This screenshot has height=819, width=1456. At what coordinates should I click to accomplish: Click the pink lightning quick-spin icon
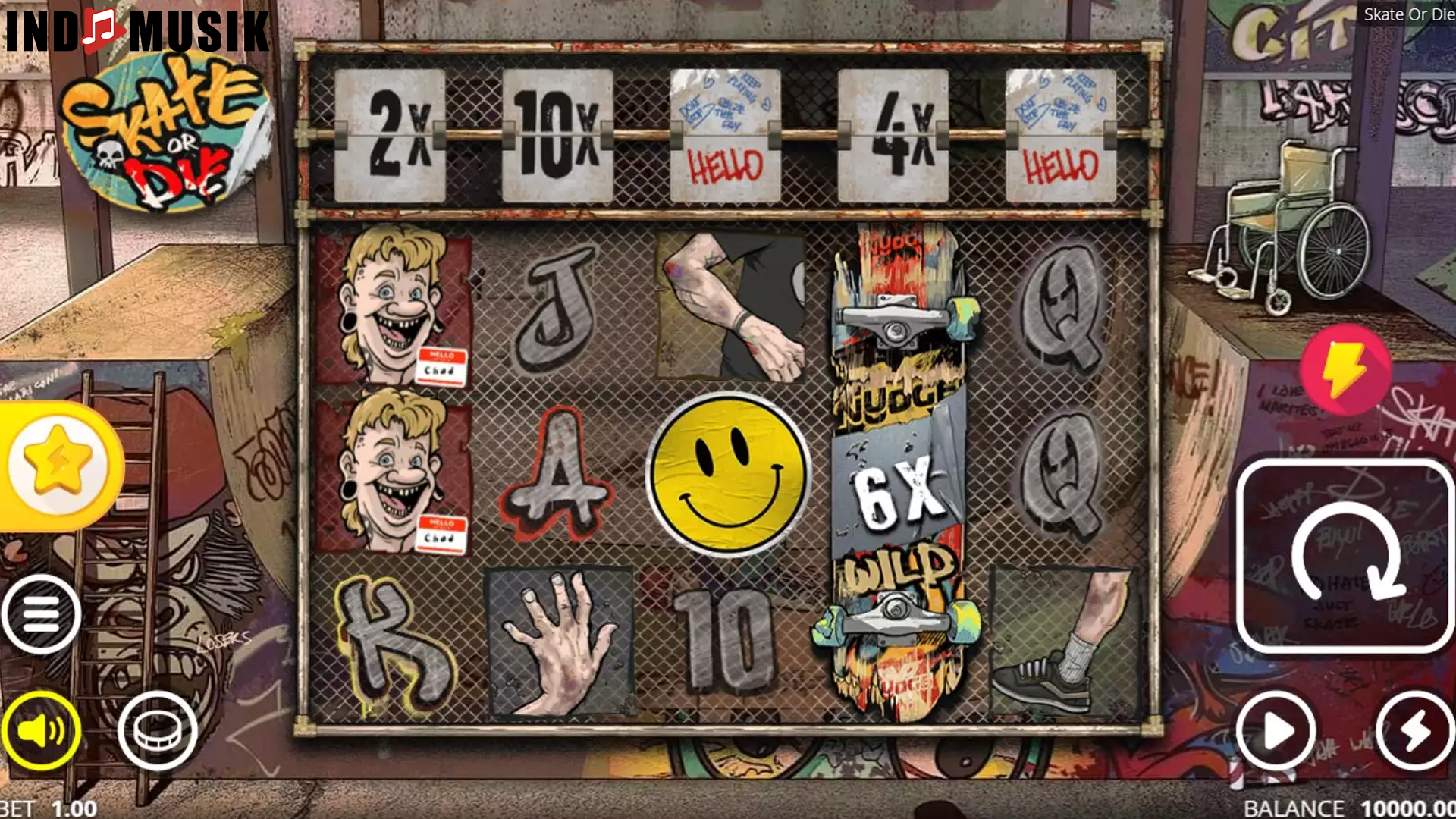tap(1345, 372)
